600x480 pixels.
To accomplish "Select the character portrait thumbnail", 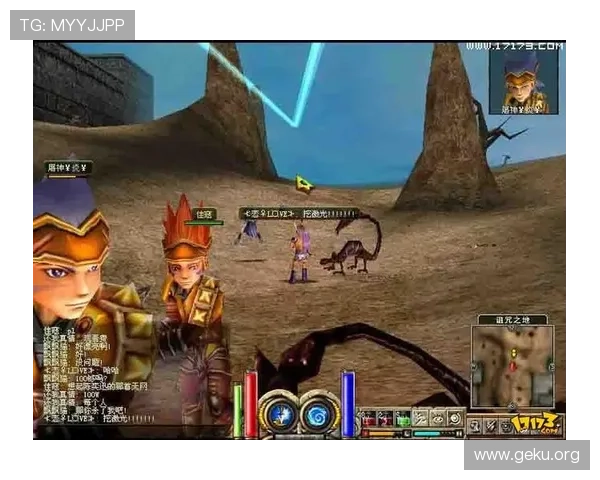I will [x=523, y=79].
